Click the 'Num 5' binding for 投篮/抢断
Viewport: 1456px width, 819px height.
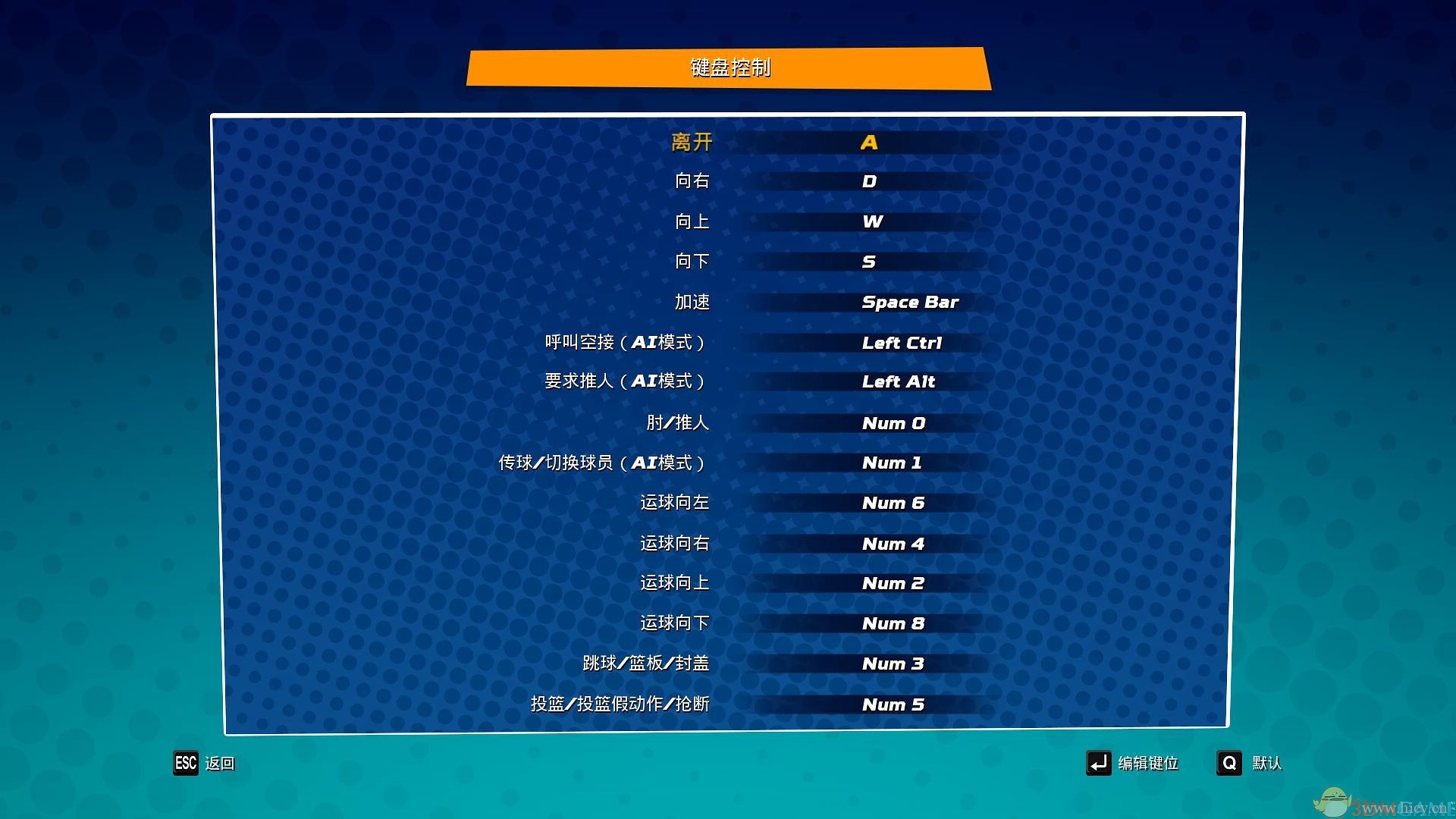(893, 704)
